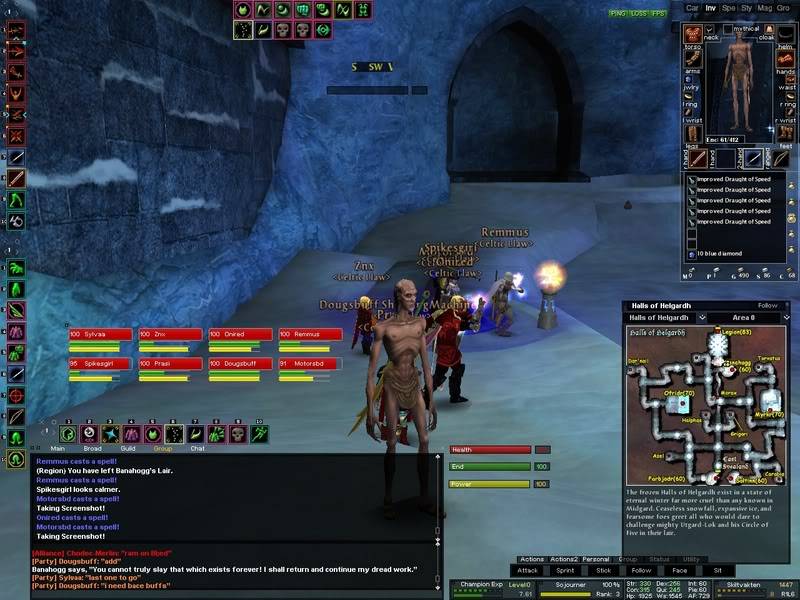Activate the Sprint button
The height and width of the screenshot is (600, 800).
point(567,570)
